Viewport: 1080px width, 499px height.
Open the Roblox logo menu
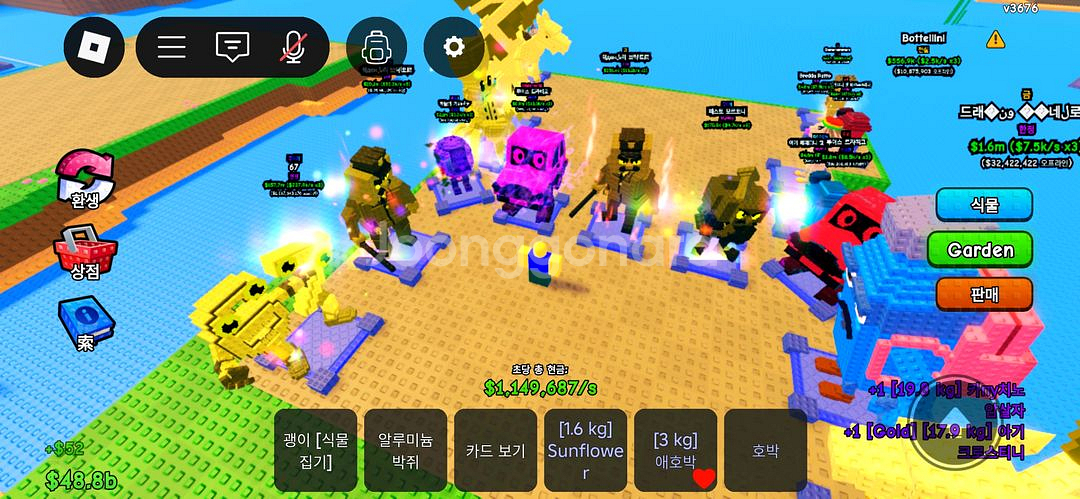click(94, 46)
